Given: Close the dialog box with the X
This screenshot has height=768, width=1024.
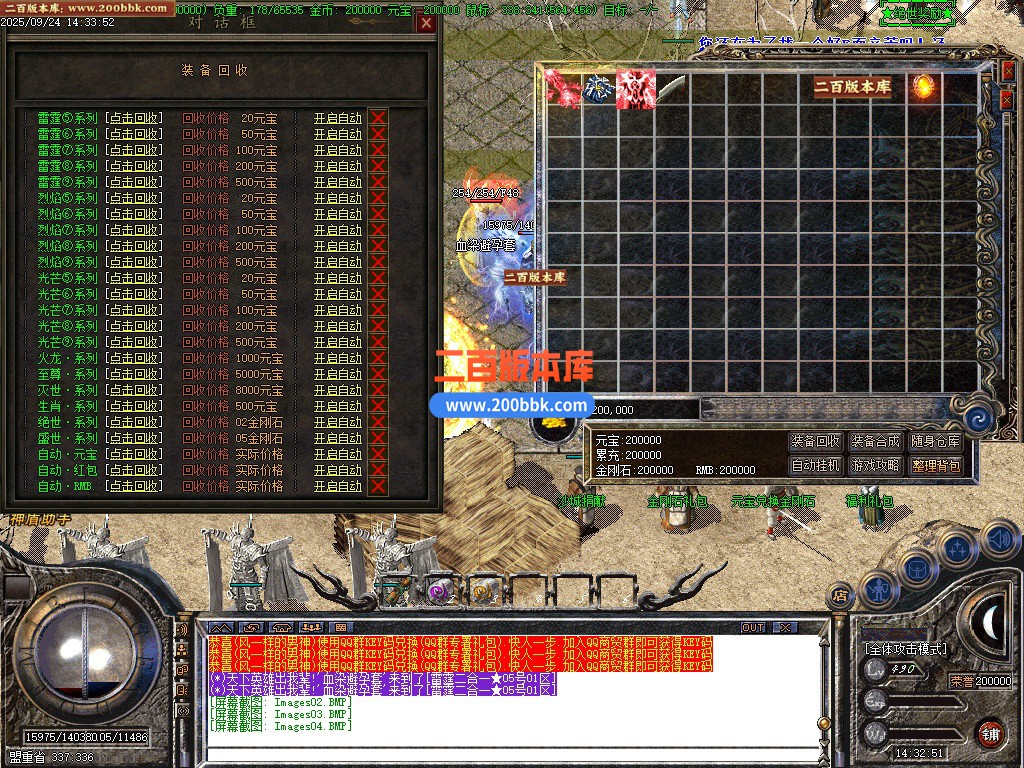Looking at the screenshot, I should tap(426, 23).
